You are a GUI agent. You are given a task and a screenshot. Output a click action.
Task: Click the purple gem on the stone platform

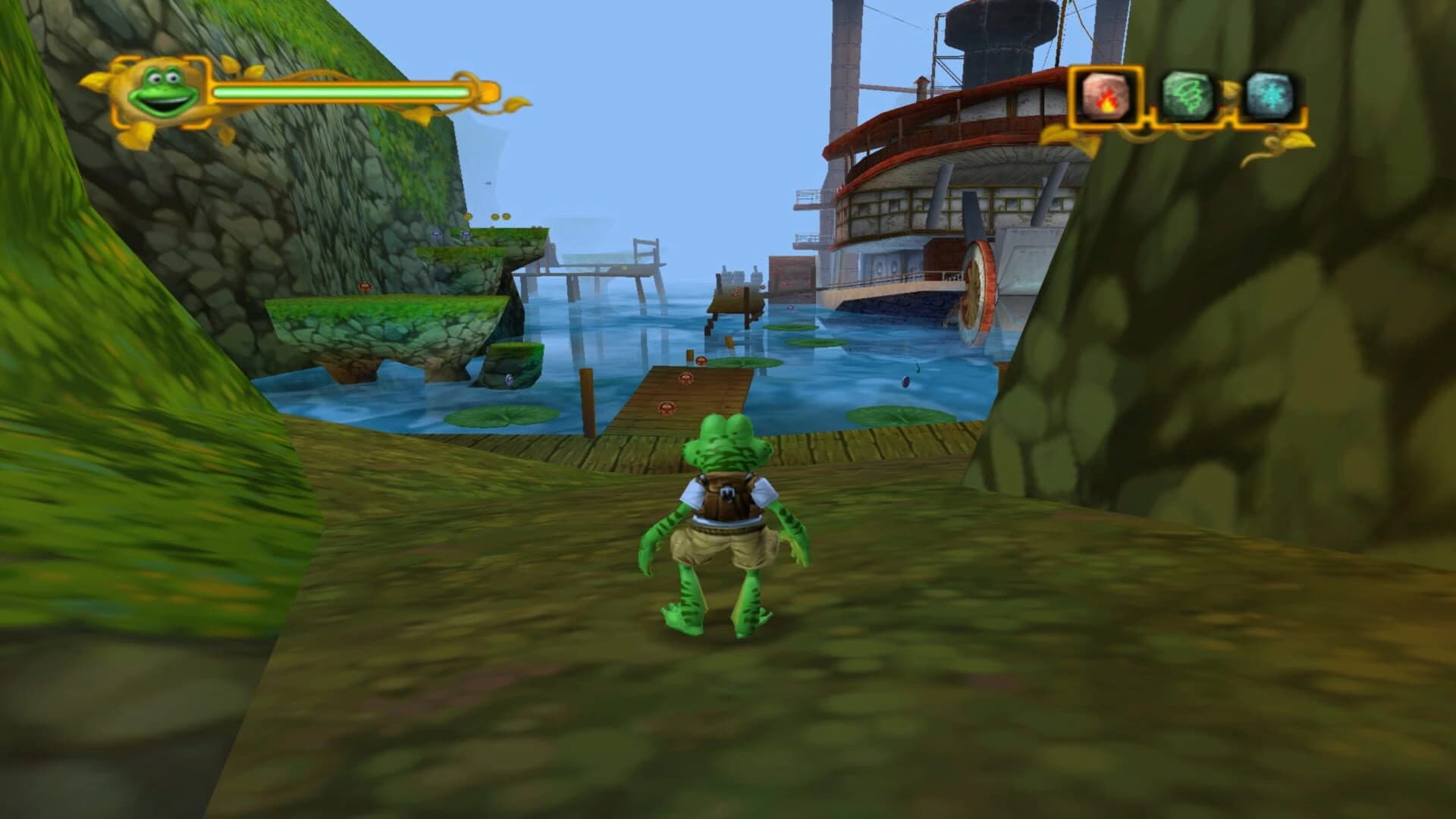click(435, 233)
